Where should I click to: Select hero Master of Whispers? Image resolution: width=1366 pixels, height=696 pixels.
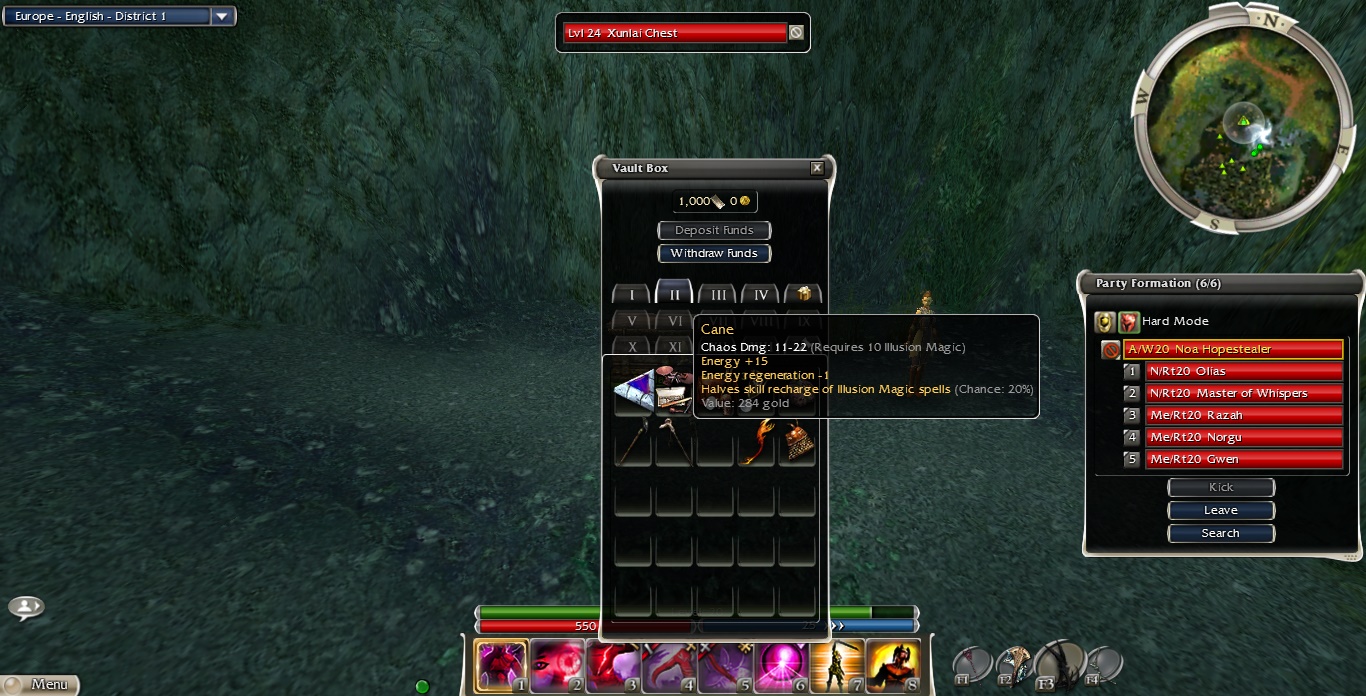point(1243,393)
